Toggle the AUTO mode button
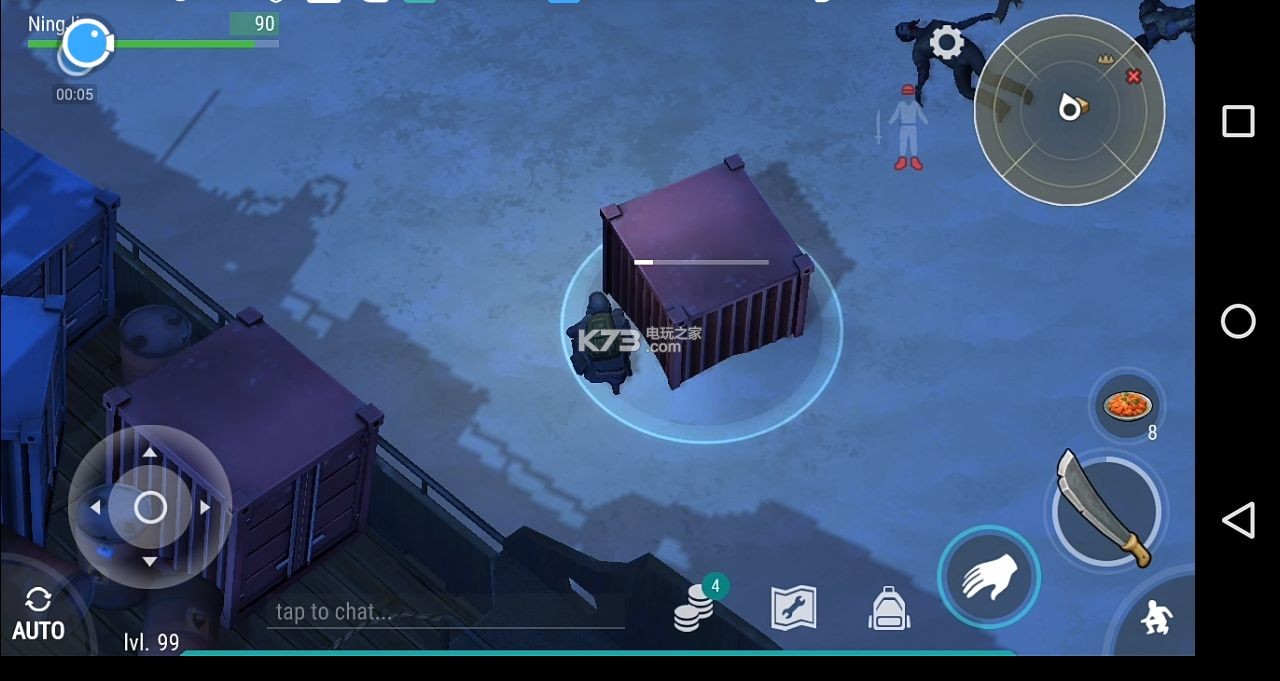Viewport: 1280px width, 681px height. pyautogui.click(x=38, y=614)
